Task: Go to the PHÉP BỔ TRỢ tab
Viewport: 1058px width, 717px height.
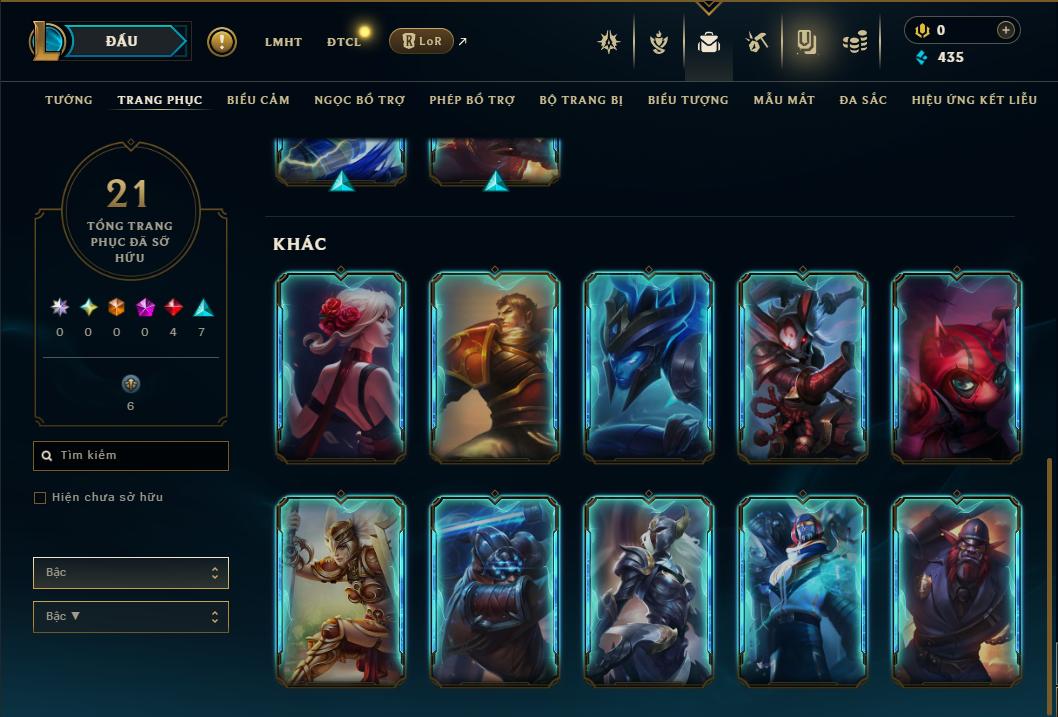Action: (472, 100)
